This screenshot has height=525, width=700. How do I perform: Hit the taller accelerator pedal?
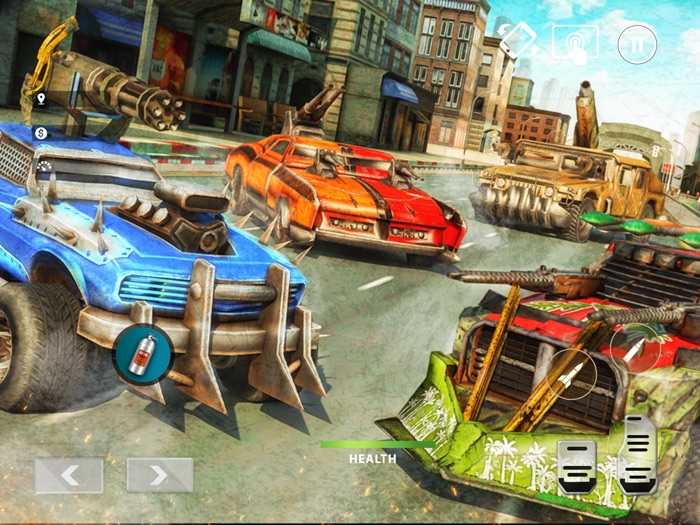point(638,454)
